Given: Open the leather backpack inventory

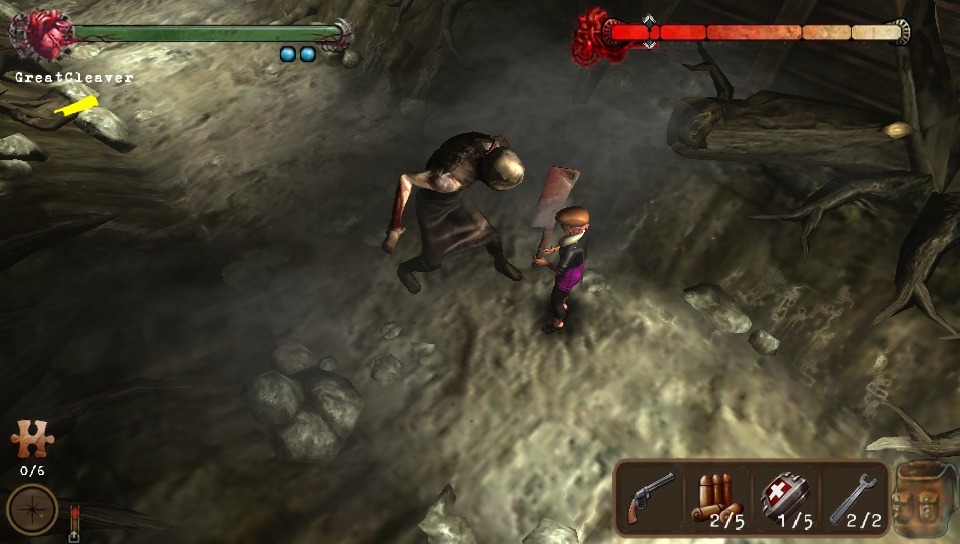Looking at the screenshot, I should [922, 499].
